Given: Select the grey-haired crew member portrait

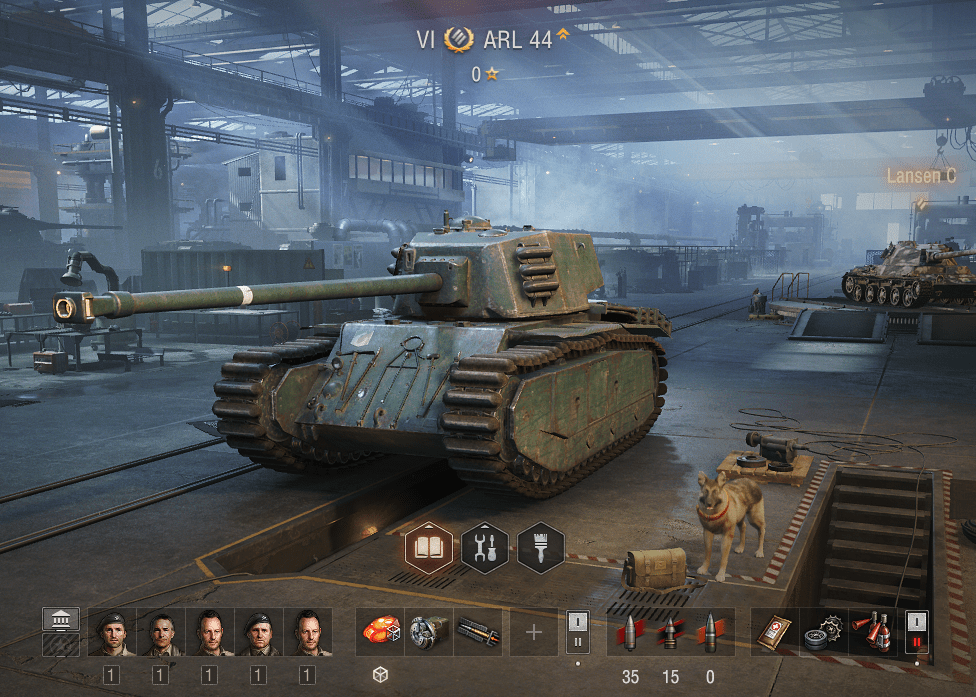Looking at the screenshot, I should pos(160,632).
